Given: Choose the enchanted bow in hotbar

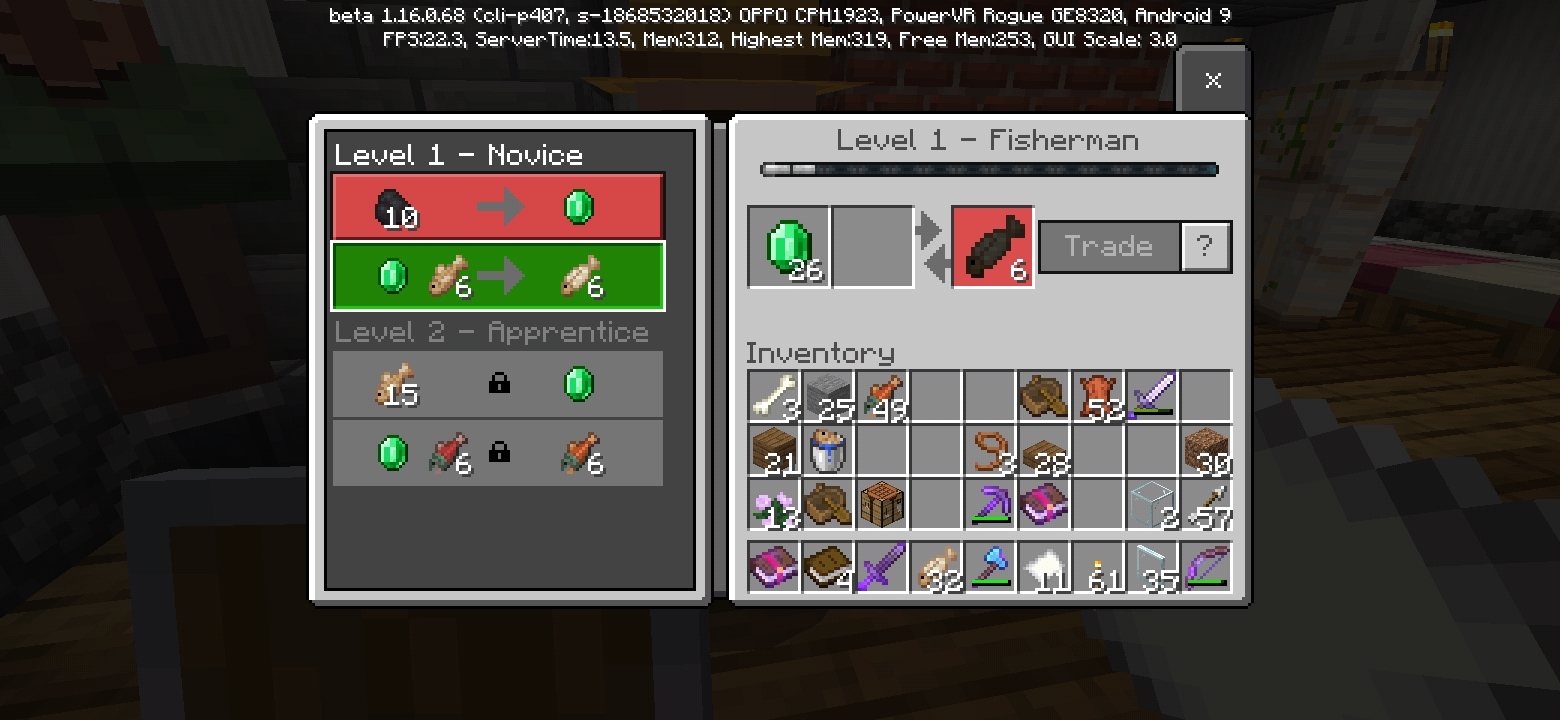Looking at the screenshot, I should (1207, 568).
